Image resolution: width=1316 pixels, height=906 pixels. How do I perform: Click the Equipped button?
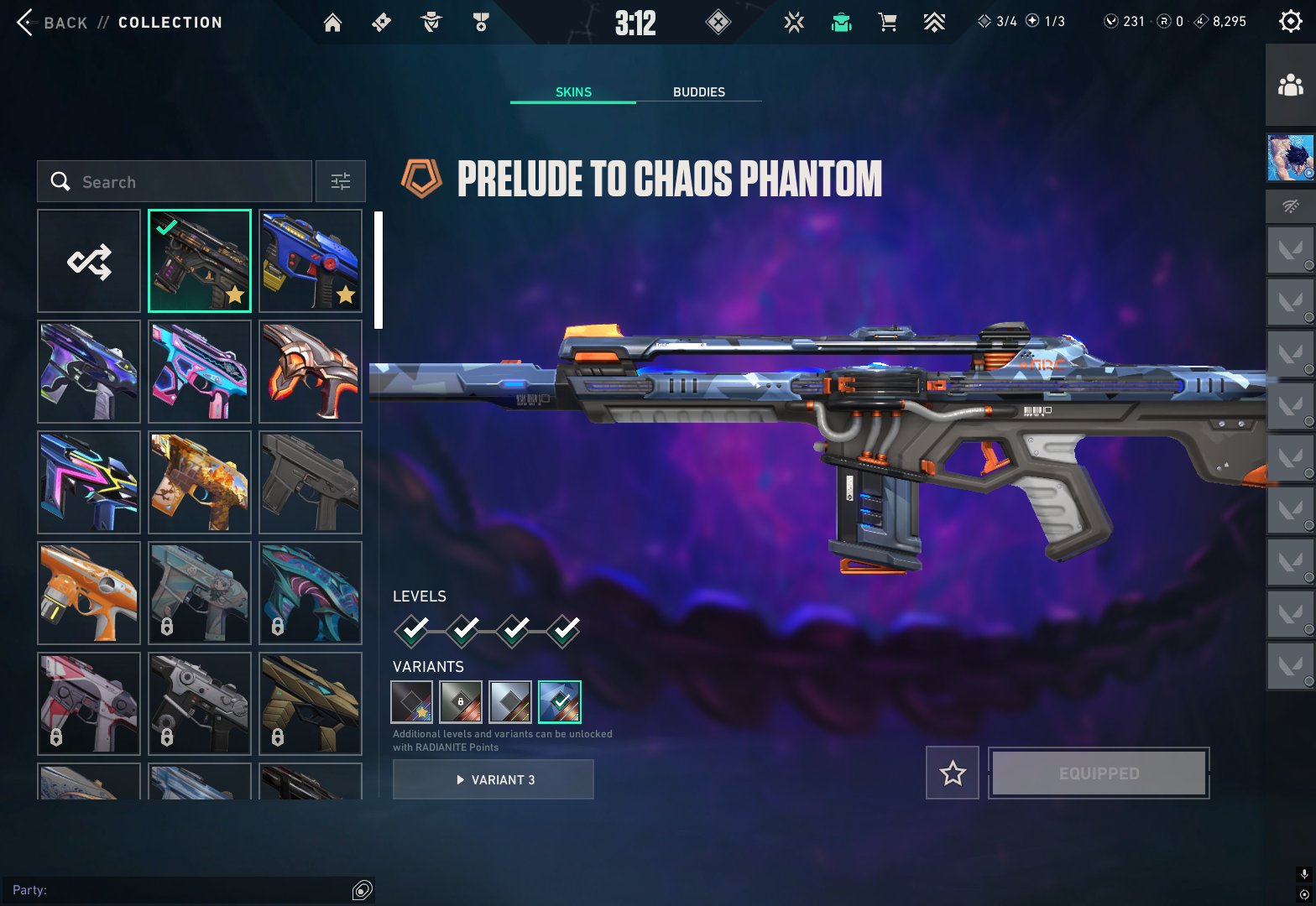point(1099,773)
